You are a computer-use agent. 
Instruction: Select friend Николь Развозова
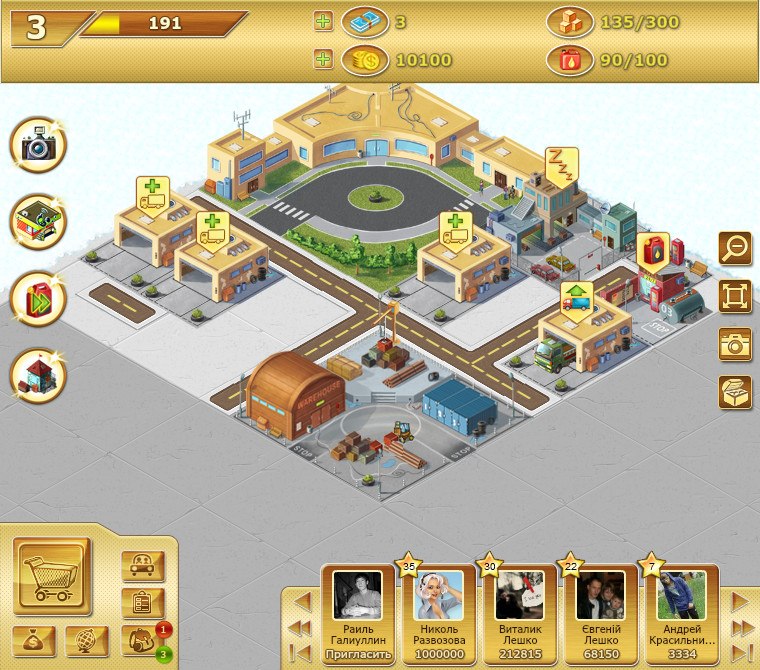click(x=439, y=610)
